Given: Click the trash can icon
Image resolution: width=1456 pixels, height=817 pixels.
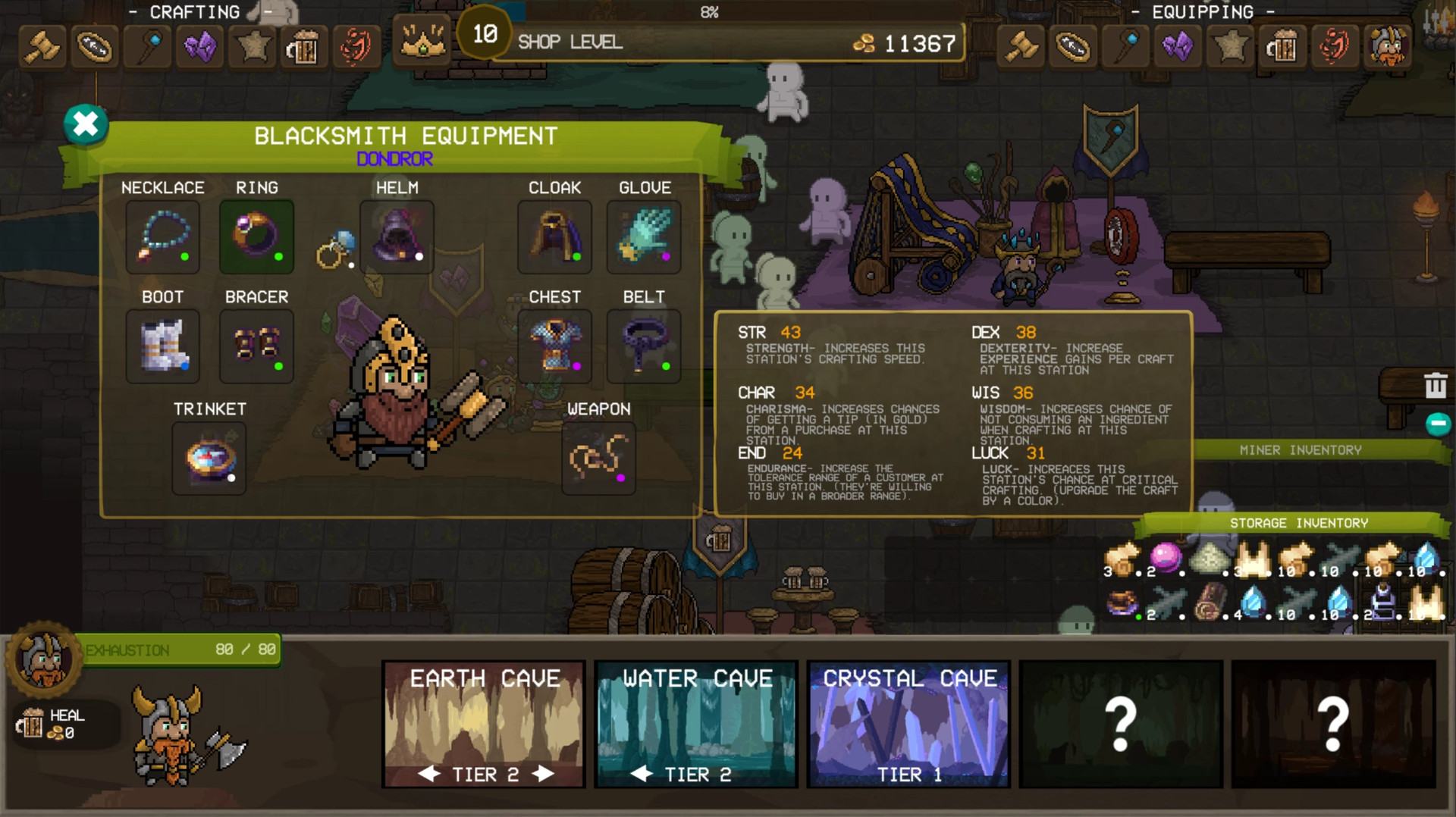Looking at the screenshot, I should pyautogui.click(x=1435, y=386).
